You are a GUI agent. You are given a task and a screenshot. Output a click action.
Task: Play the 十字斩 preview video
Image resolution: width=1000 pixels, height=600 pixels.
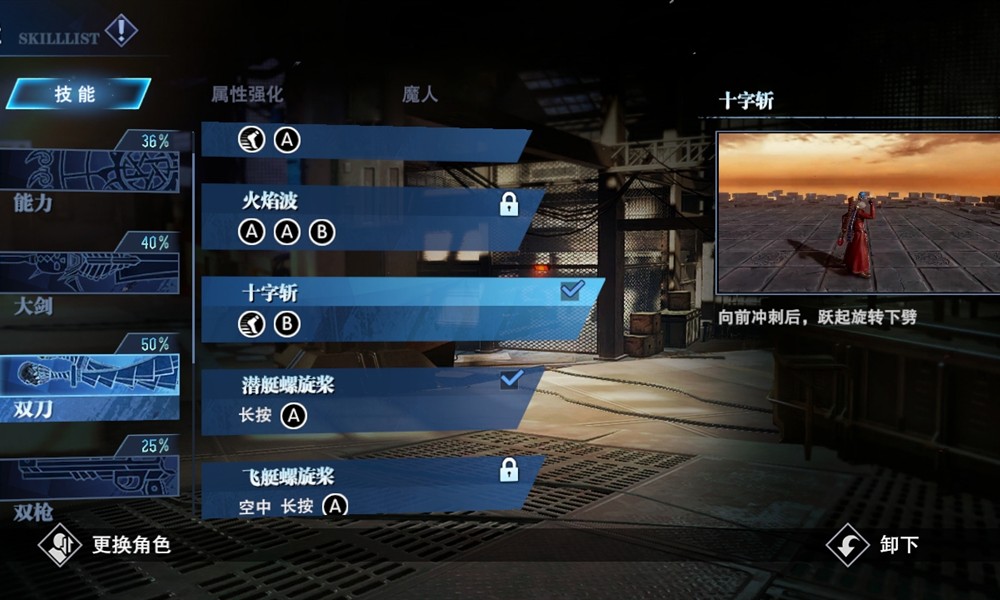(x=857, y=213)
